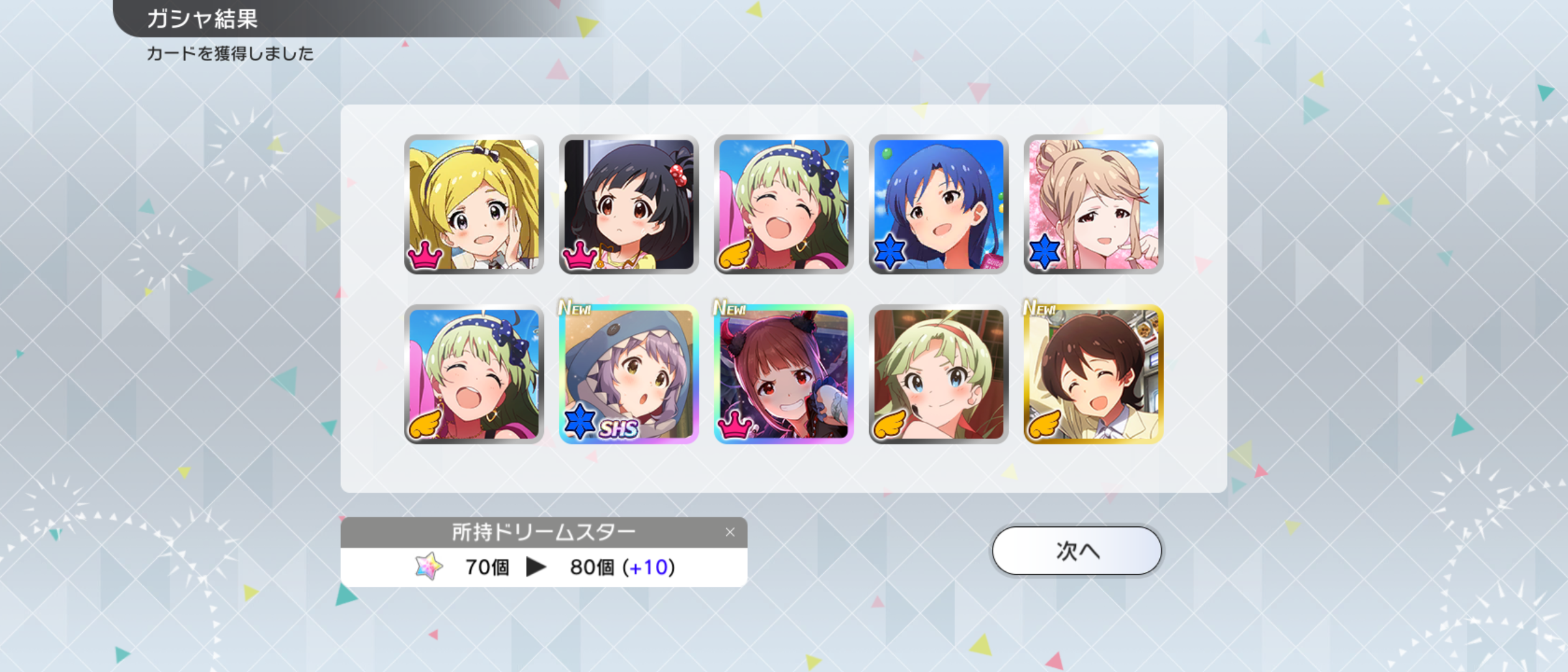Select the blonde twin-tail girl card

(x=474, y=205)
